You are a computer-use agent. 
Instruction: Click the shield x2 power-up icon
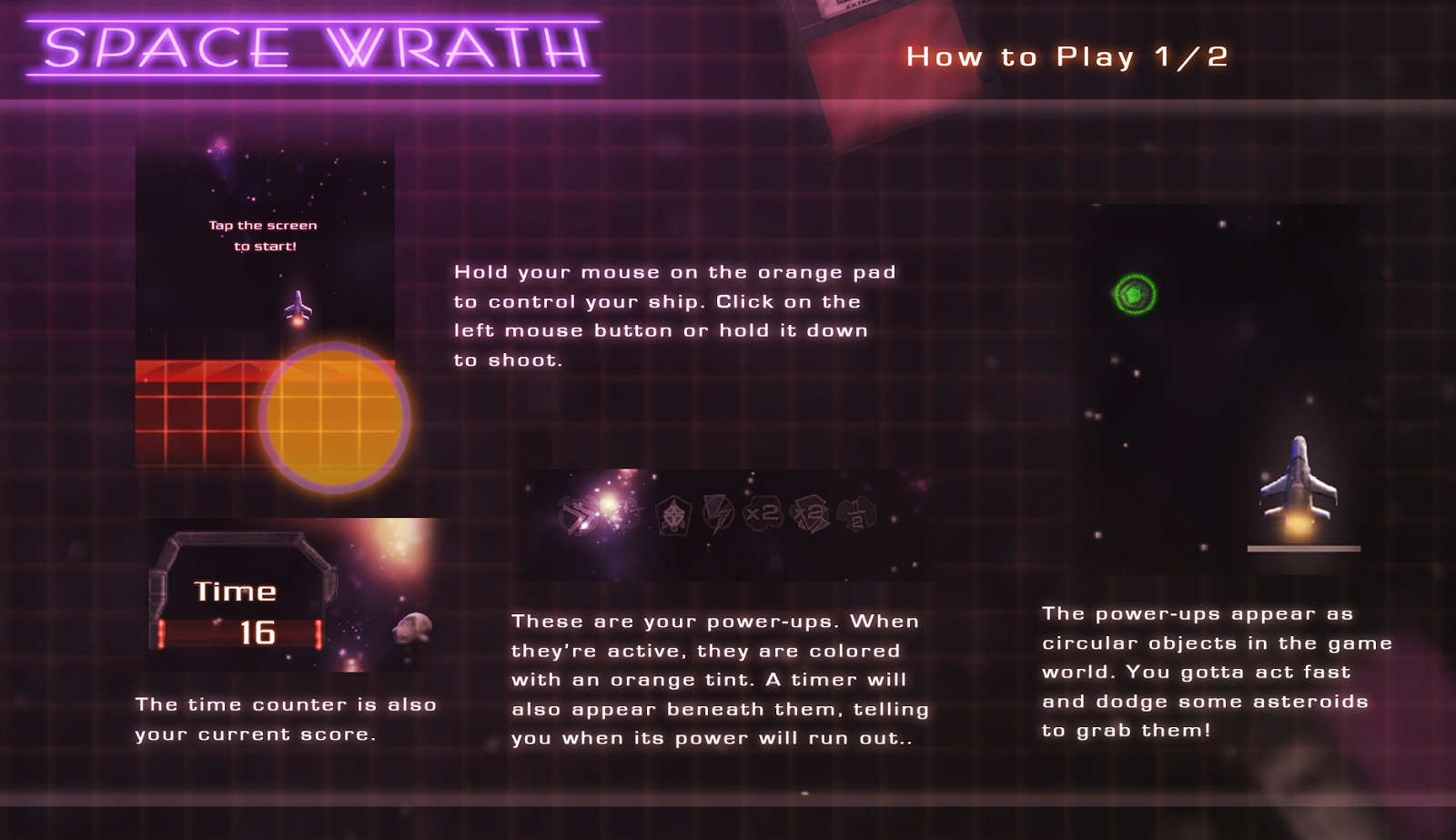click(810, 513)
